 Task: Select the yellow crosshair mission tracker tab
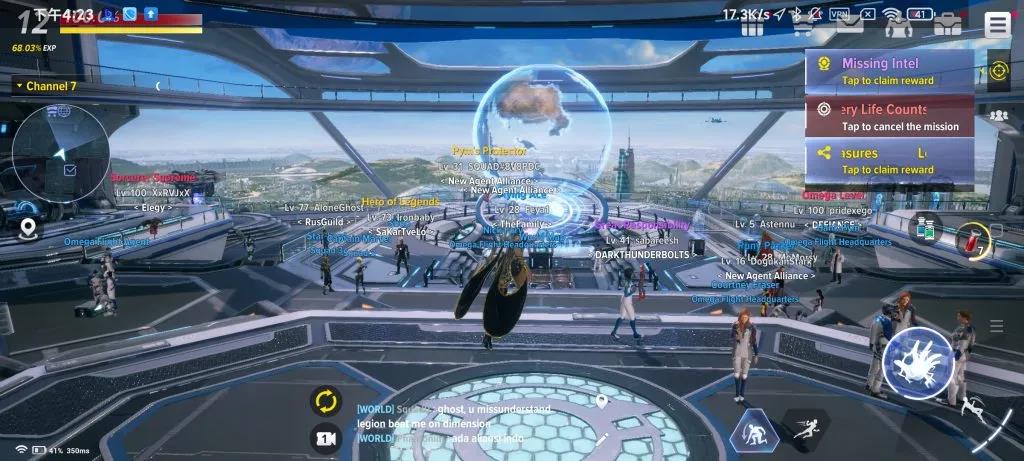point(998,71)
